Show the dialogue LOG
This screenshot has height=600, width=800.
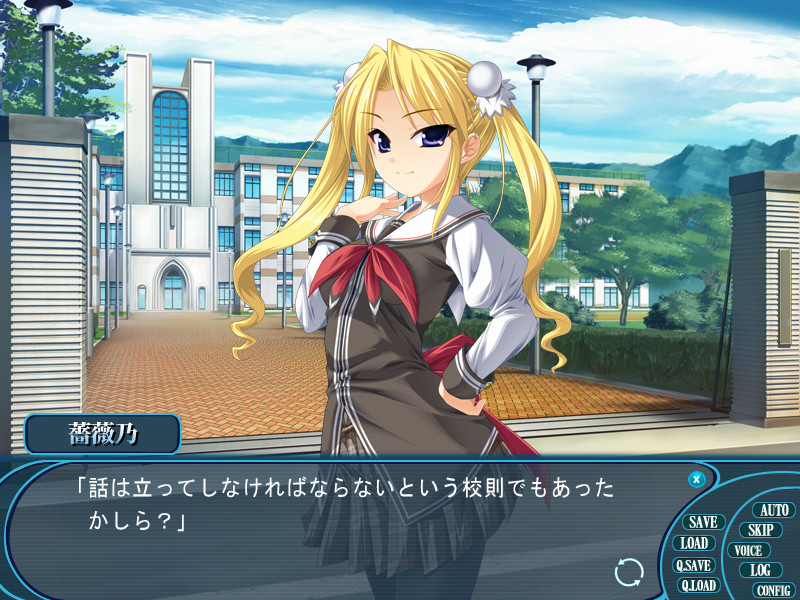coord(760,570)
